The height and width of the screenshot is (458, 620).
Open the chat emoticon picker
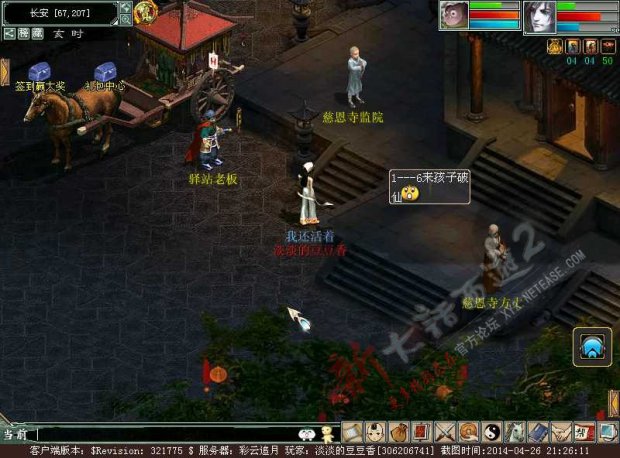click(x=307, y=434)
